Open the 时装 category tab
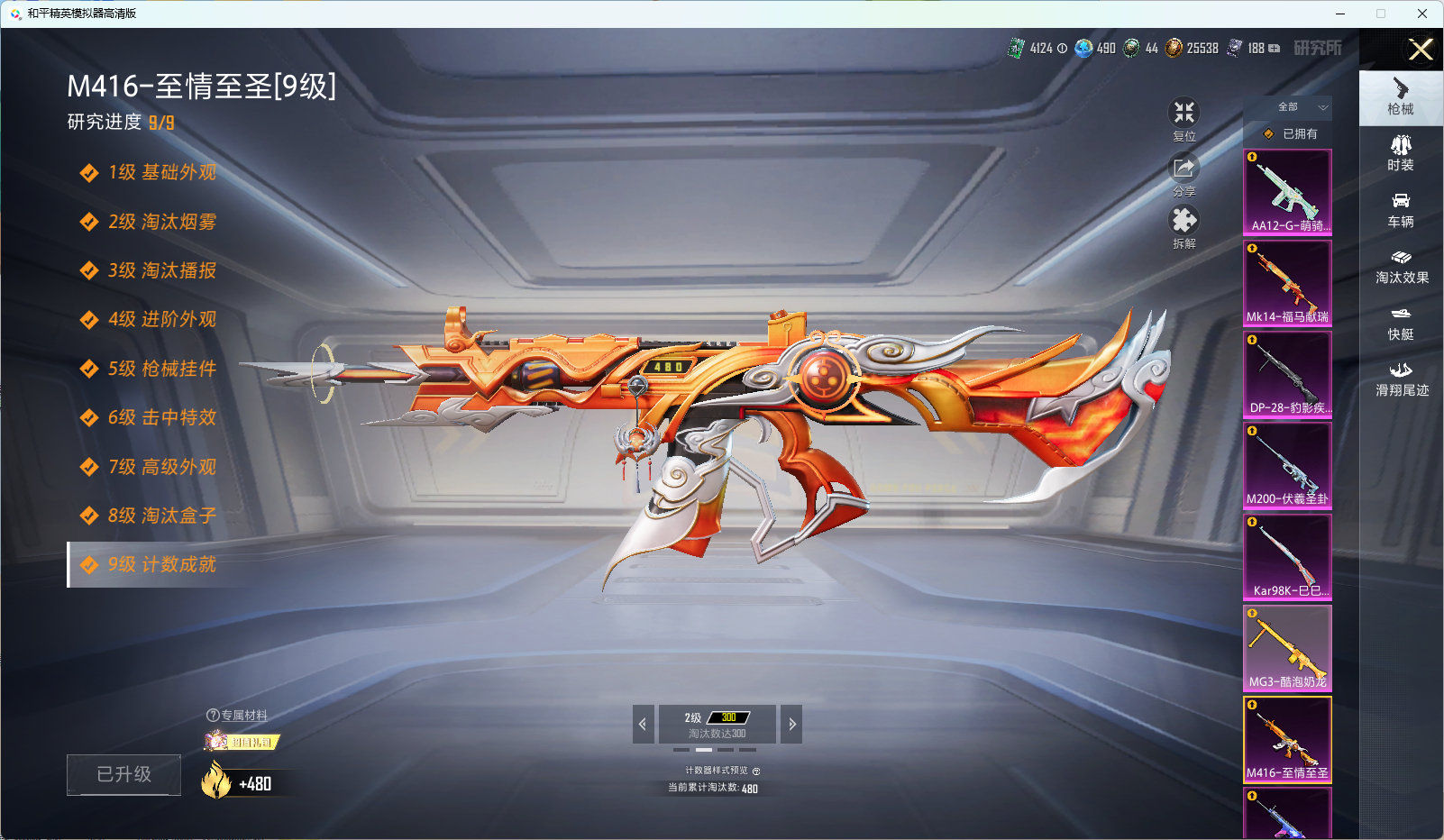This screenshot has width=1444, height=840. coord(1401,153)
